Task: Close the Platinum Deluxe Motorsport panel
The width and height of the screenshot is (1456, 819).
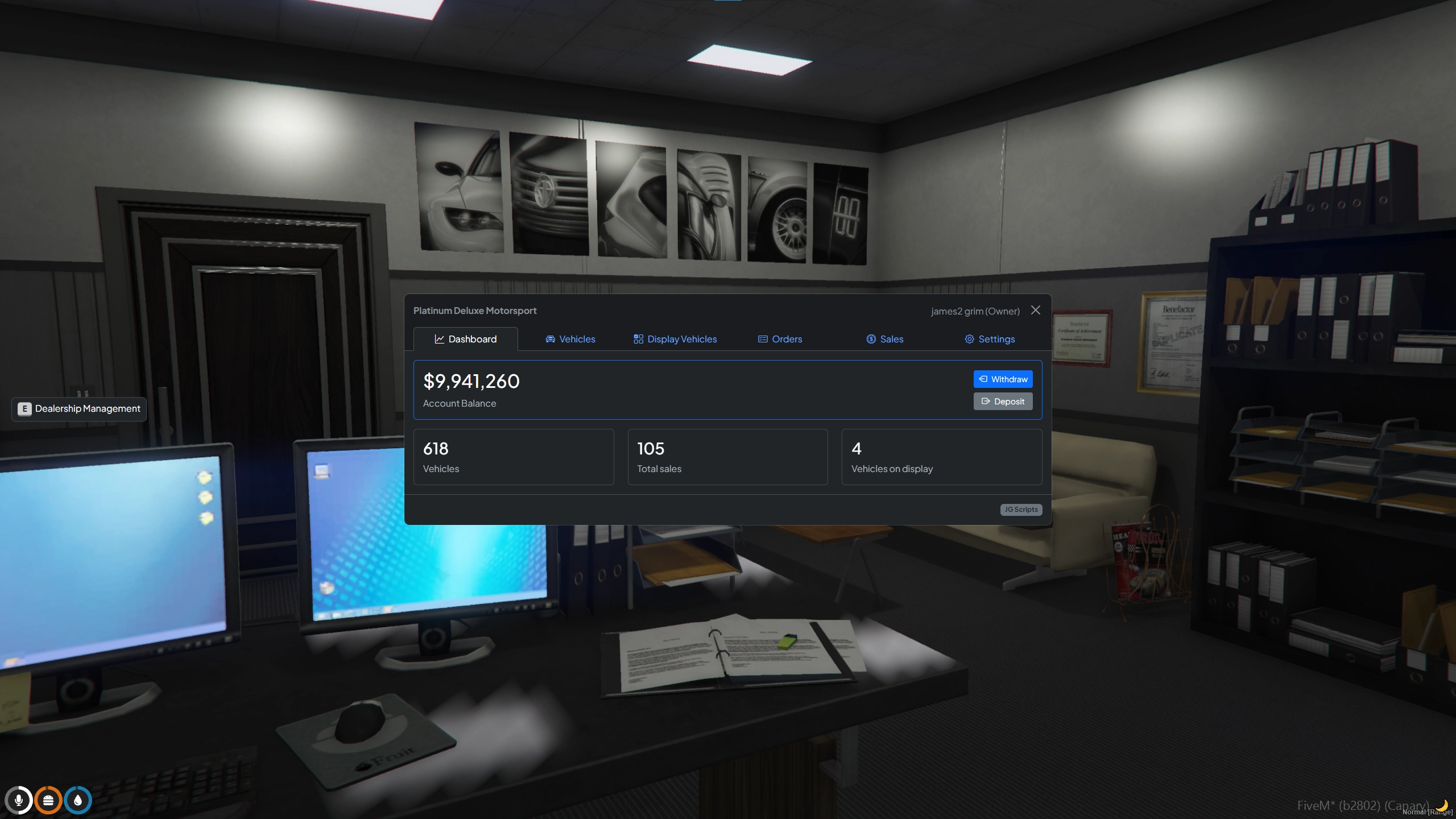Action: coord(1035,310)
